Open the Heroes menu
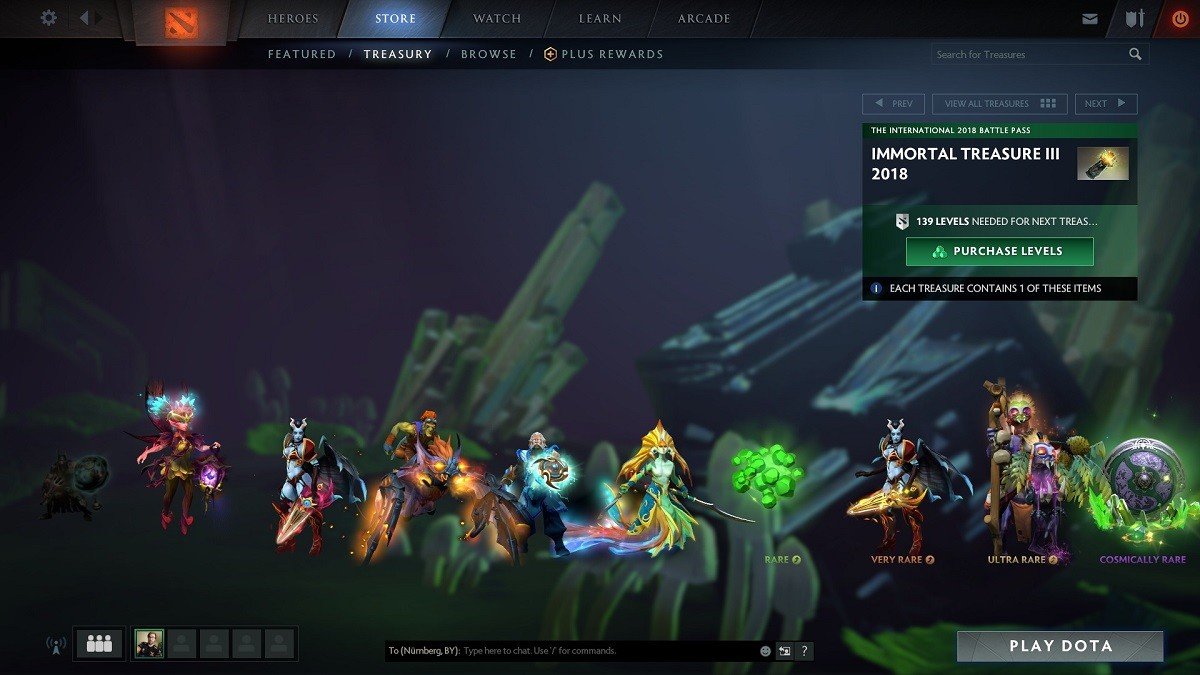 coord(293,19)
